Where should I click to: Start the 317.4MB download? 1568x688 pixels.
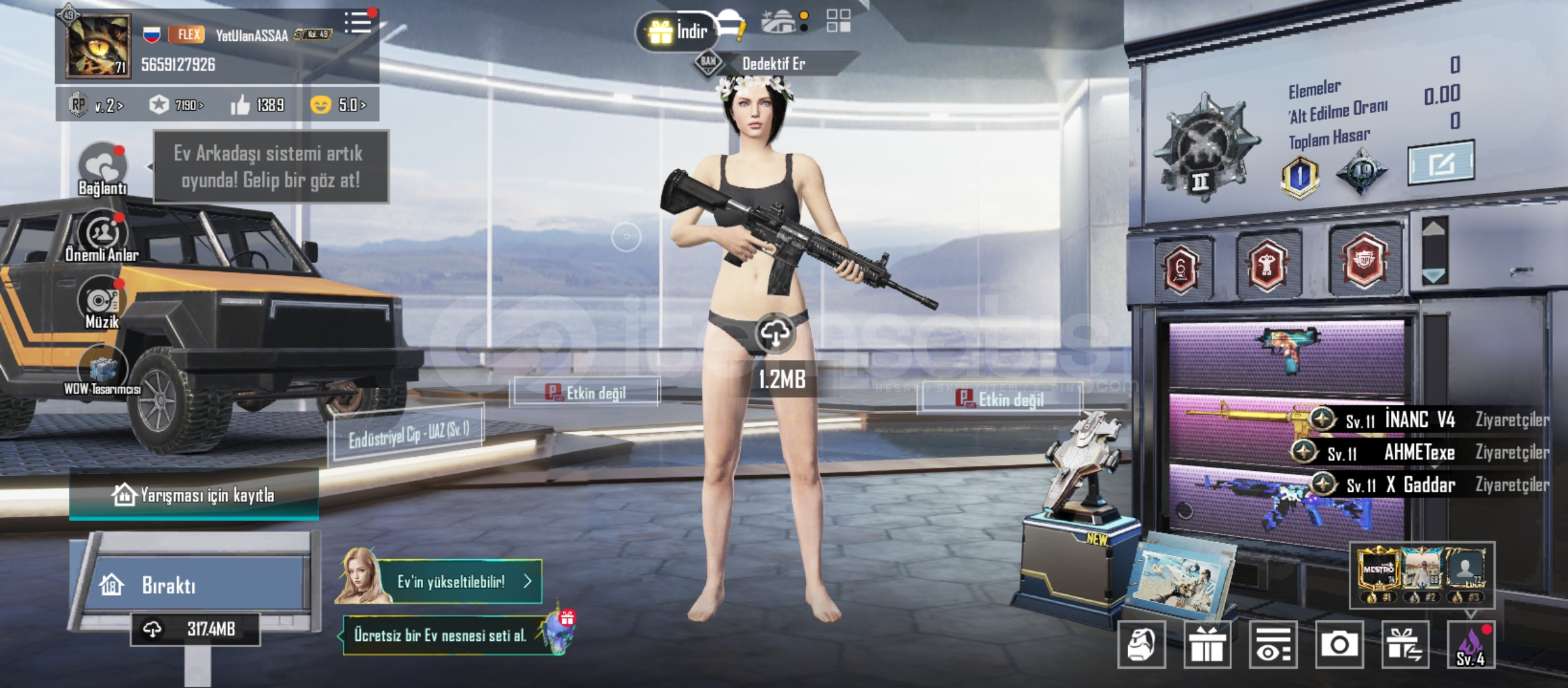click(195, 629)
